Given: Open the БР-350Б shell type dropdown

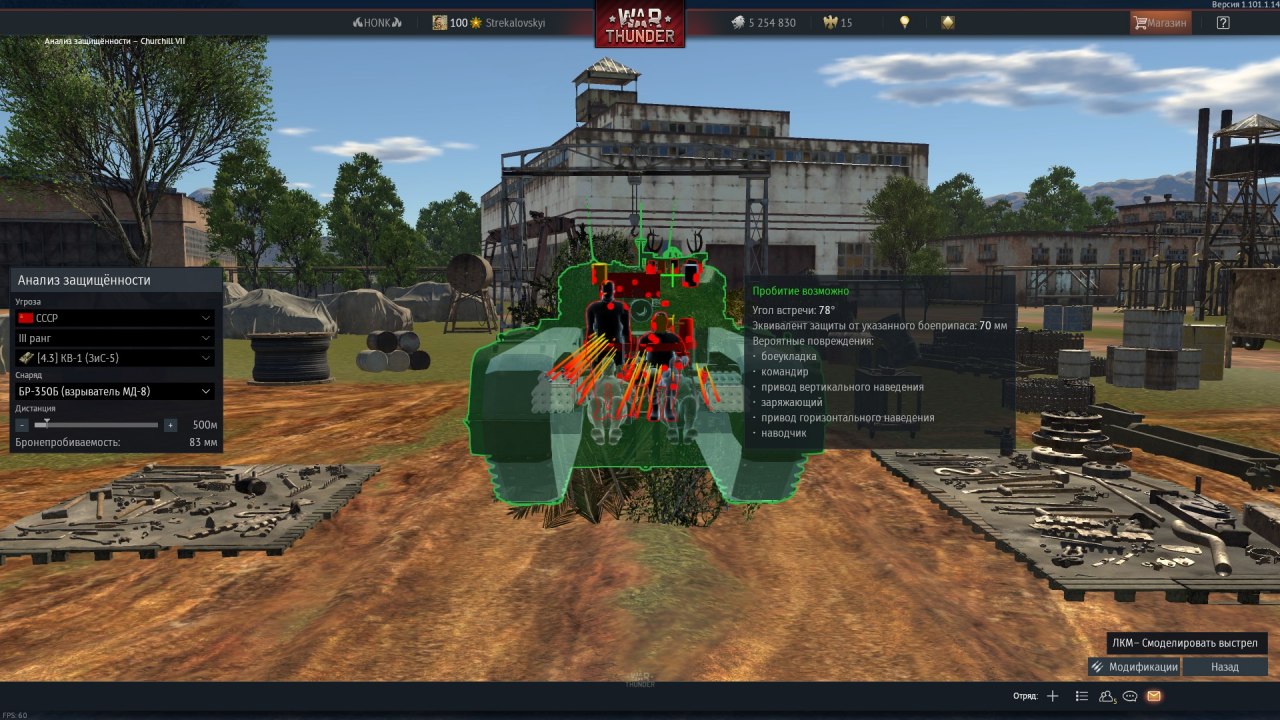Looking at the screenshot, I should point(115,391).
